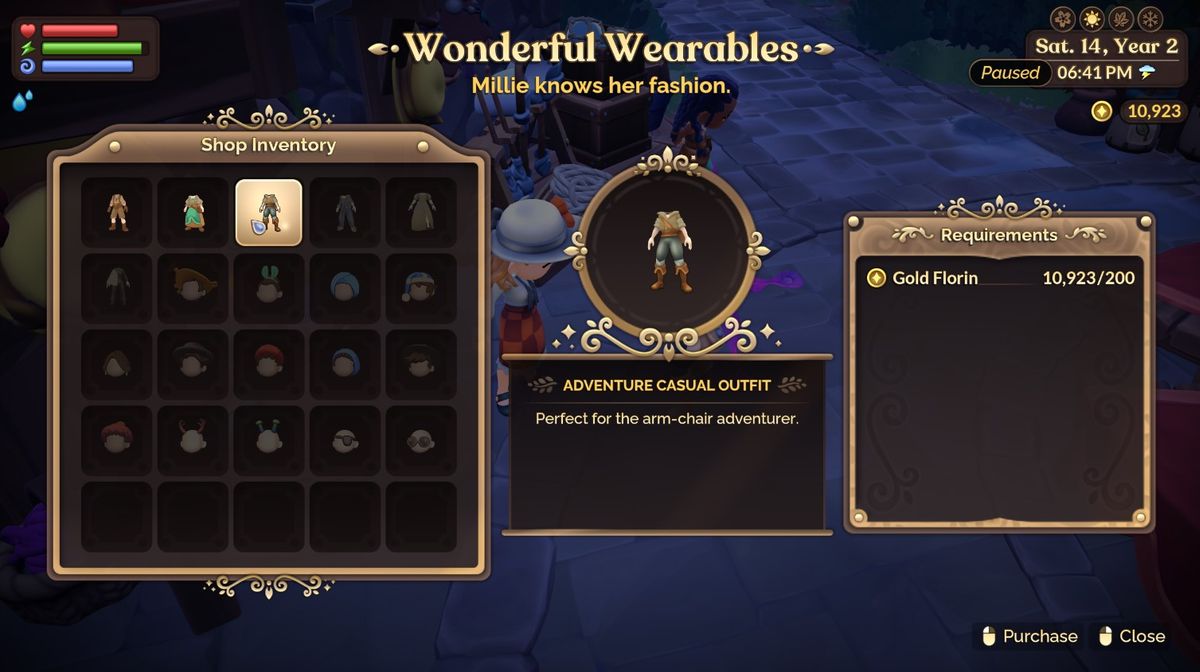Select the reindeer antlers headwear
This screenshot has height=672, width=1200.
(193, 440)
